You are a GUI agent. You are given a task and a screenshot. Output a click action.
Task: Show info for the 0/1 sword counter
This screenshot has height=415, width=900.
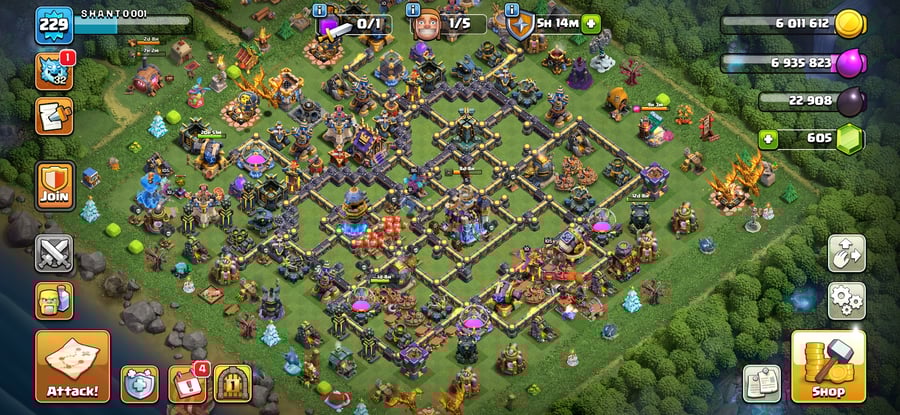coord(320,10)
